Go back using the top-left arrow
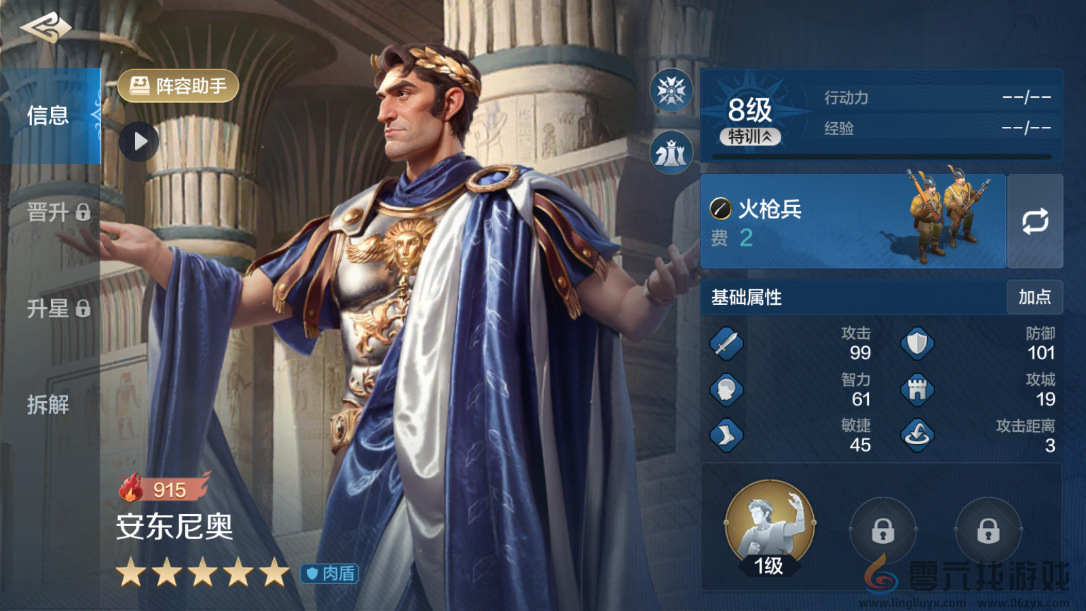Screen dimensions: 1086x611 point(45,28)
